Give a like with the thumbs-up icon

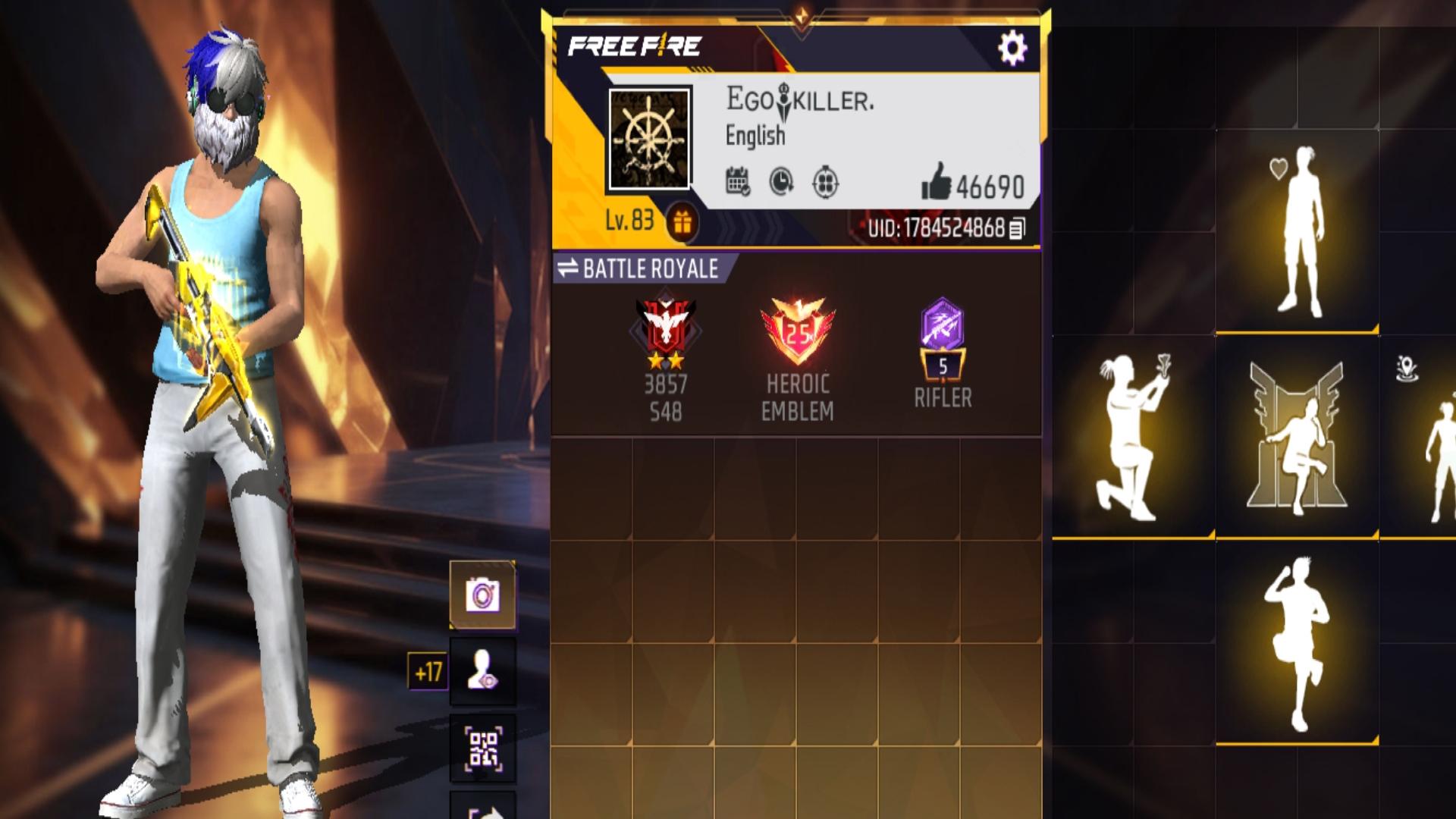click(937, 182)
